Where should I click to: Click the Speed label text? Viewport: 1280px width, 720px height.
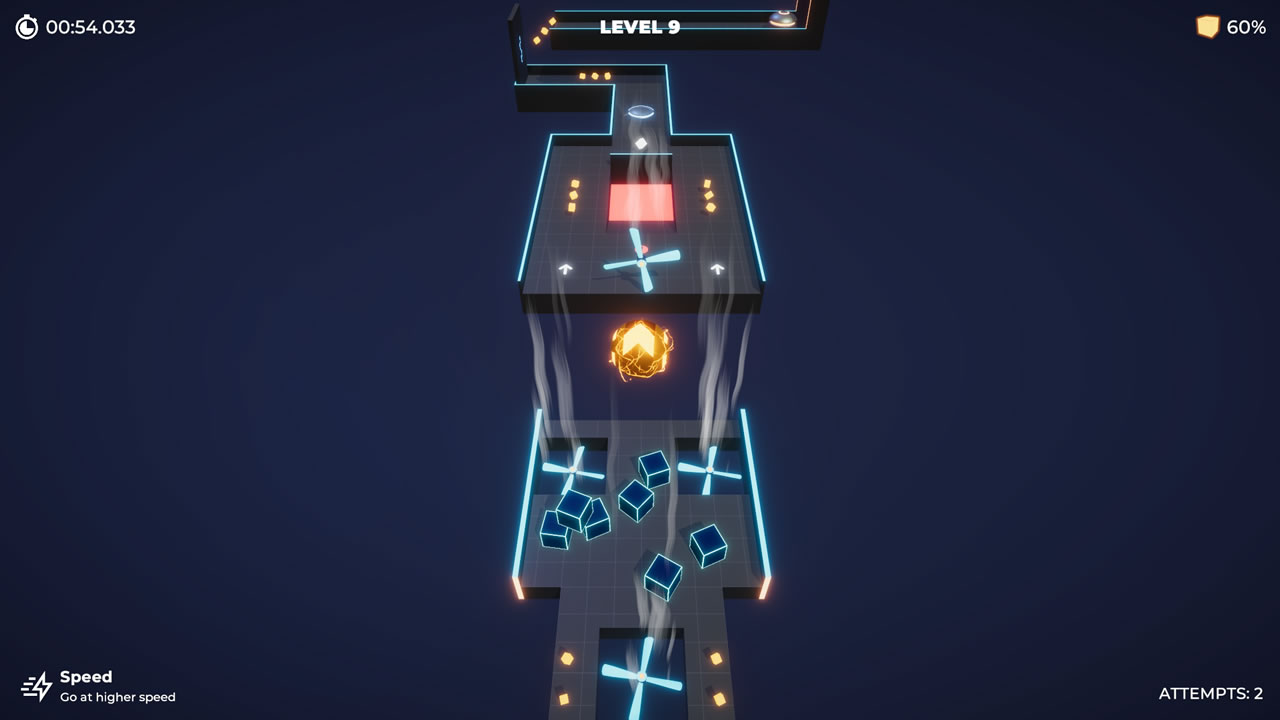(x=88, y=677)
